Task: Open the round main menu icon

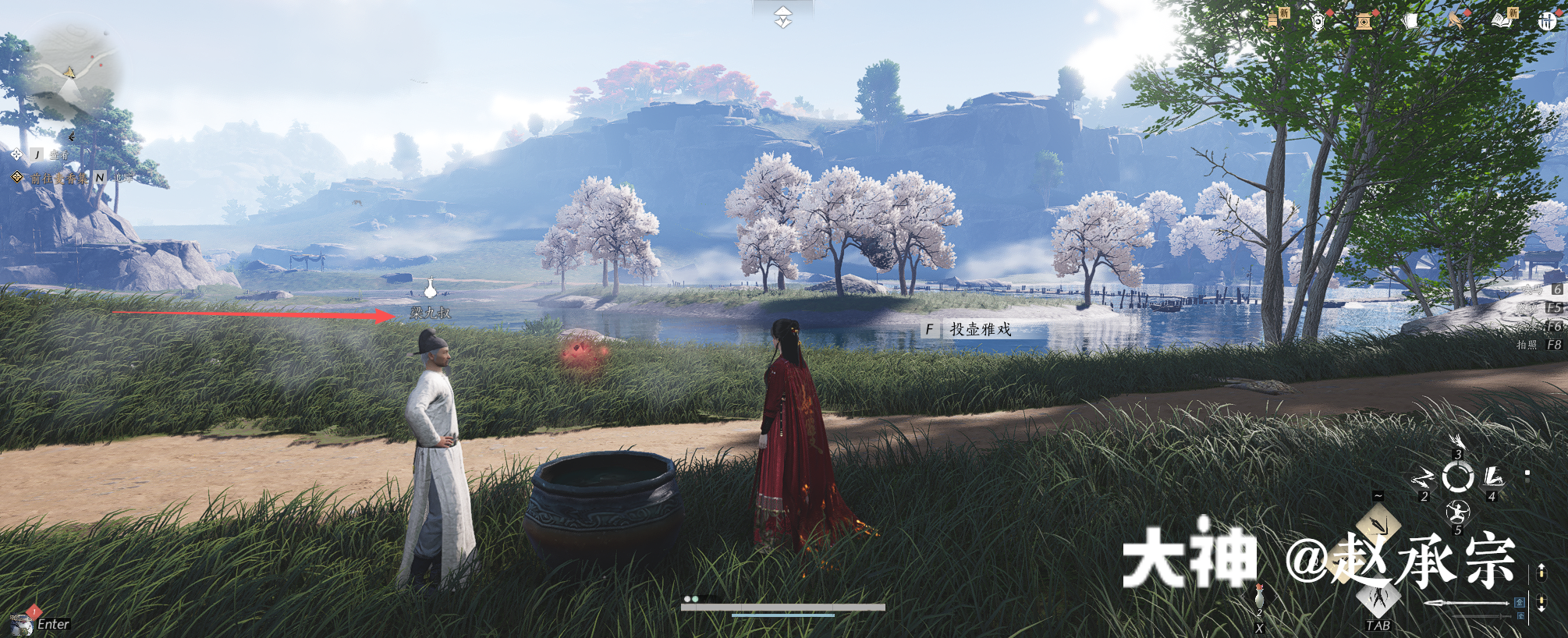Action: coord(1547,21)
